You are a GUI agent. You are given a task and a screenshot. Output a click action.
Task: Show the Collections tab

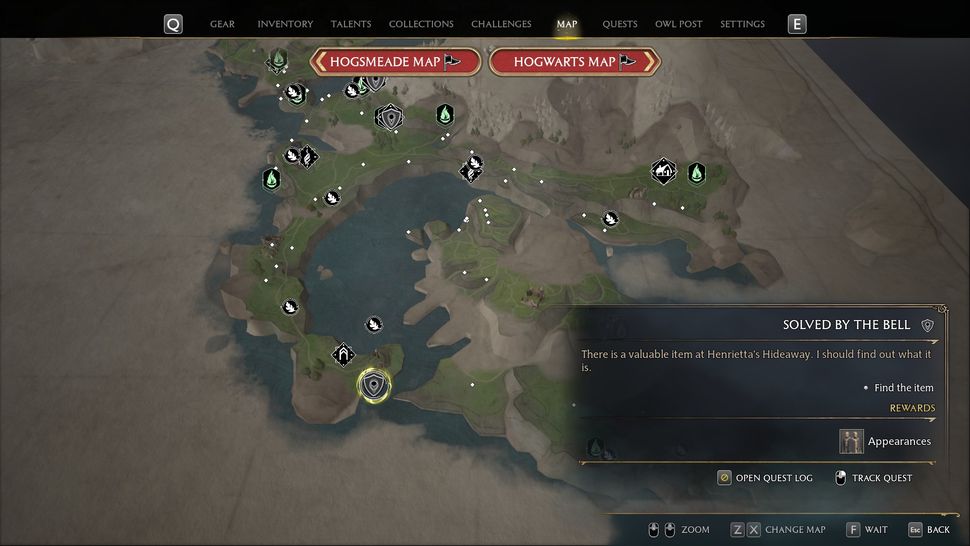click(421, 24)
